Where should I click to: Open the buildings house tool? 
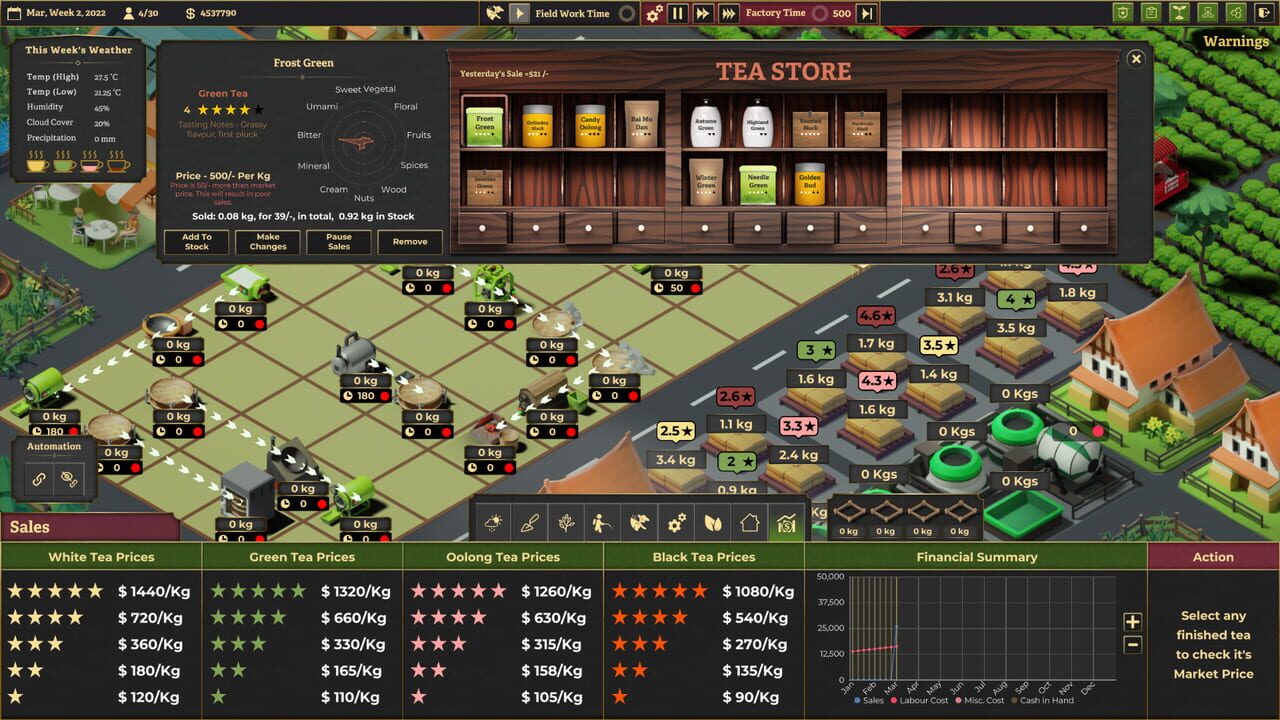[x=749, y=522]
